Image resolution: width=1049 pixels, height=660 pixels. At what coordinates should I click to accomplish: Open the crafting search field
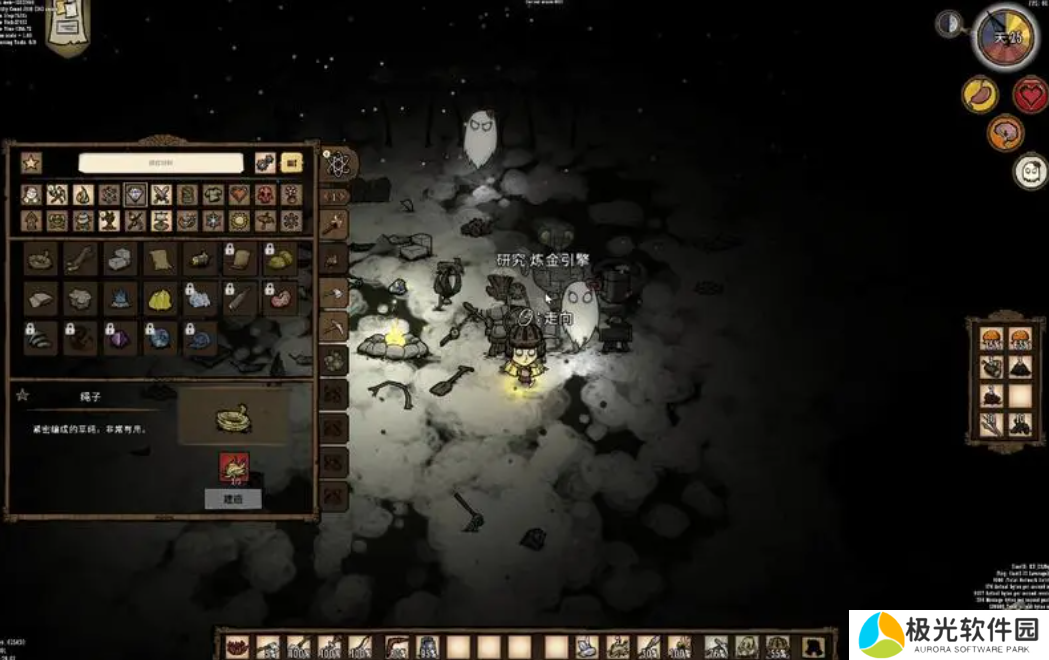tap(161, 163)
